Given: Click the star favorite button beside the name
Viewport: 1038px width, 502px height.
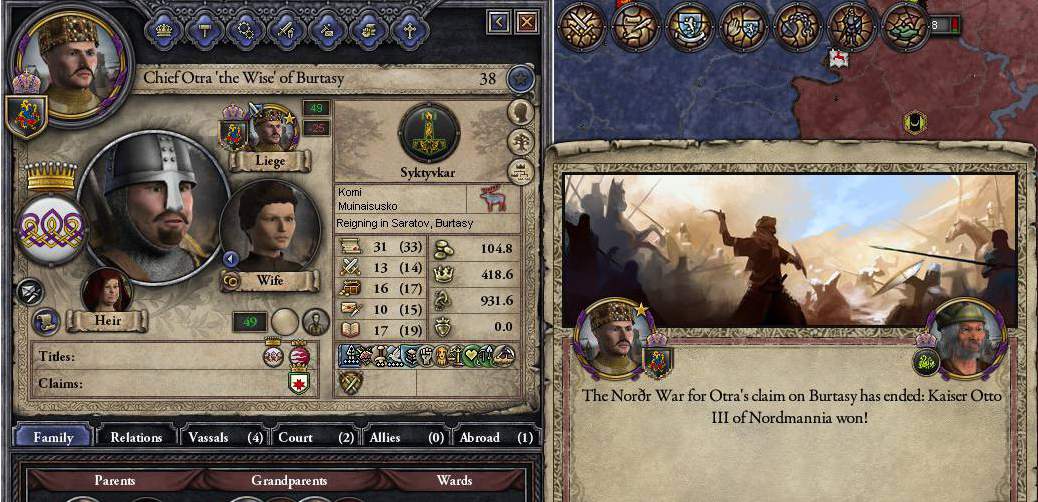Looking at the screenshot, I should tap(518, 78).
